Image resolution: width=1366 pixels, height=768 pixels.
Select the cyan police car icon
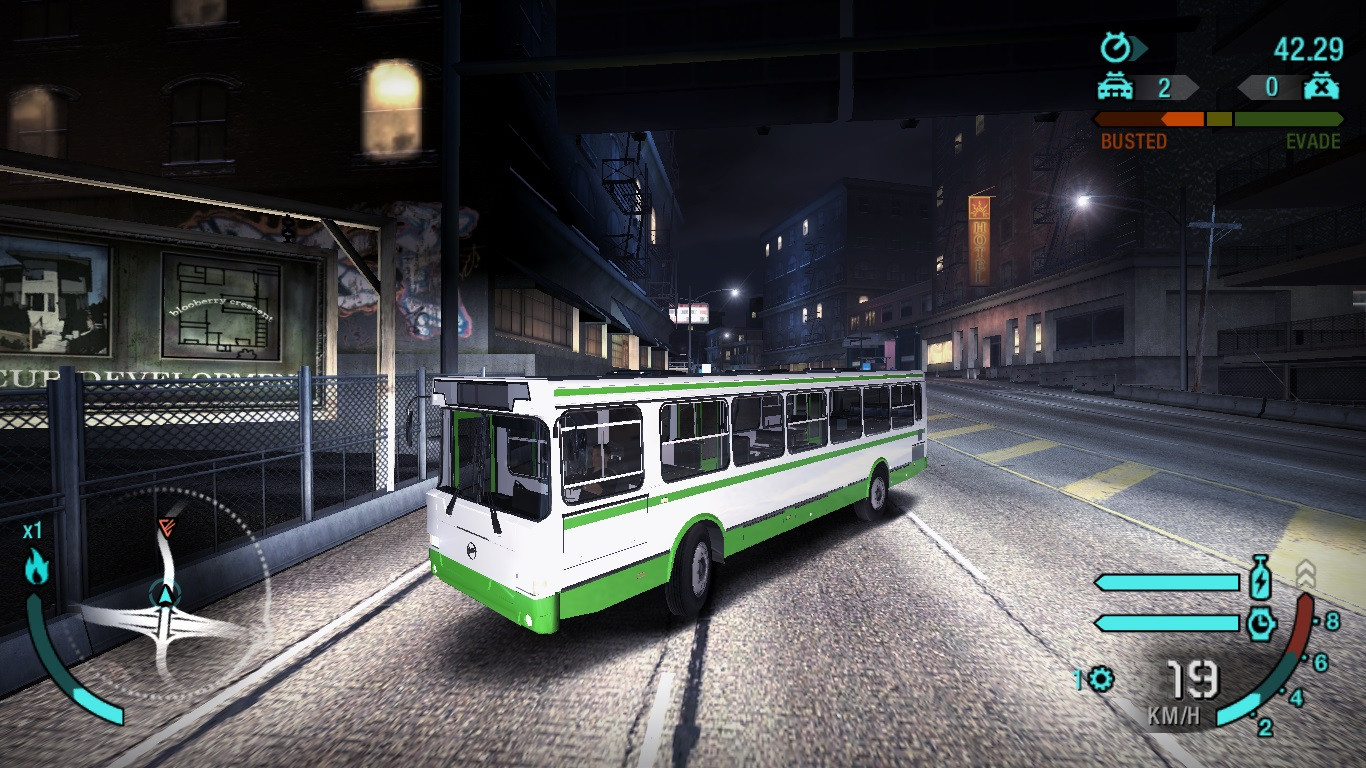[1115, 87]
